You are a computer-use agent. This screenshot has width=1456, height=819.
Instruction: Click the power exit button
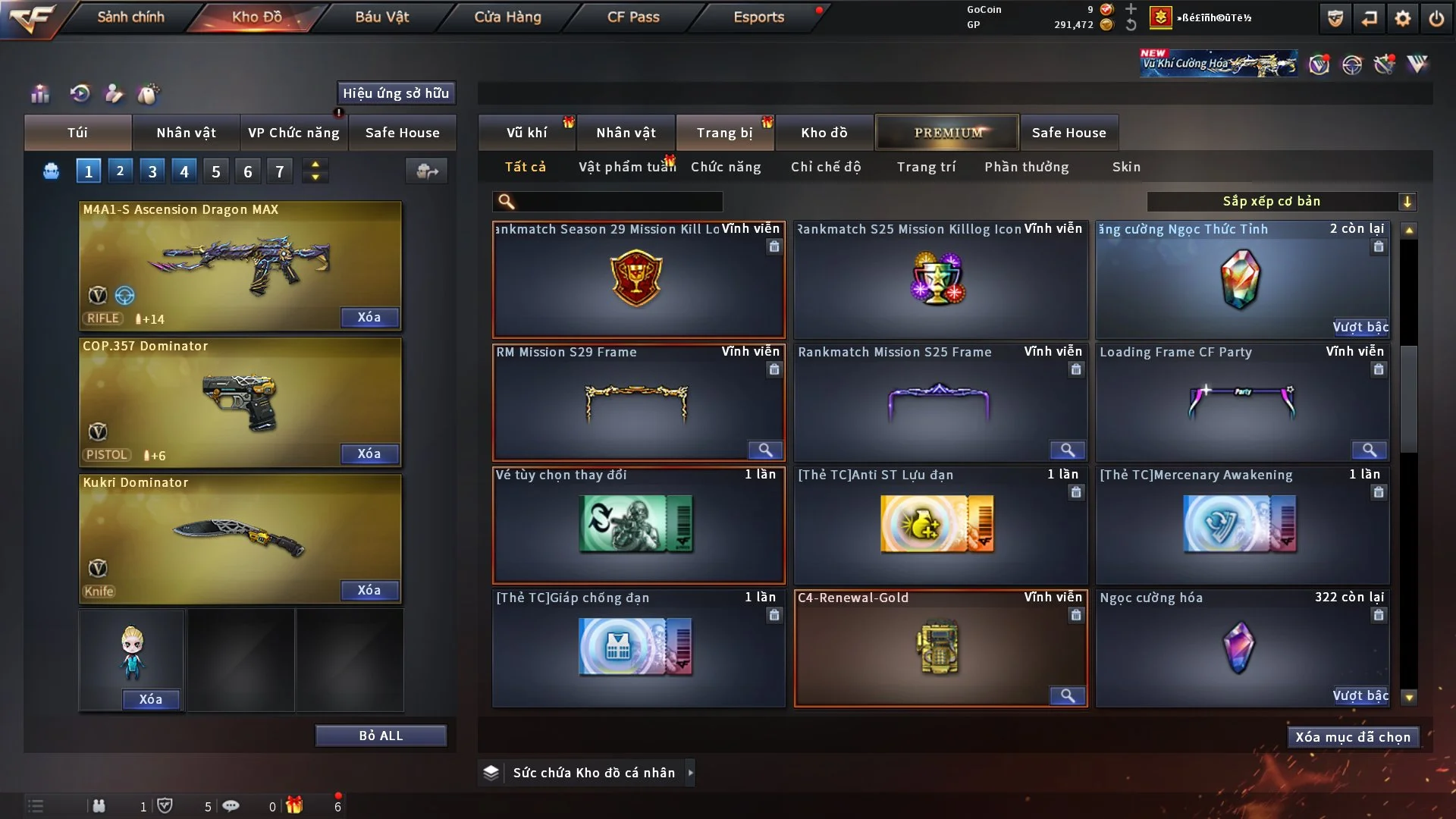coord(1436,18)
